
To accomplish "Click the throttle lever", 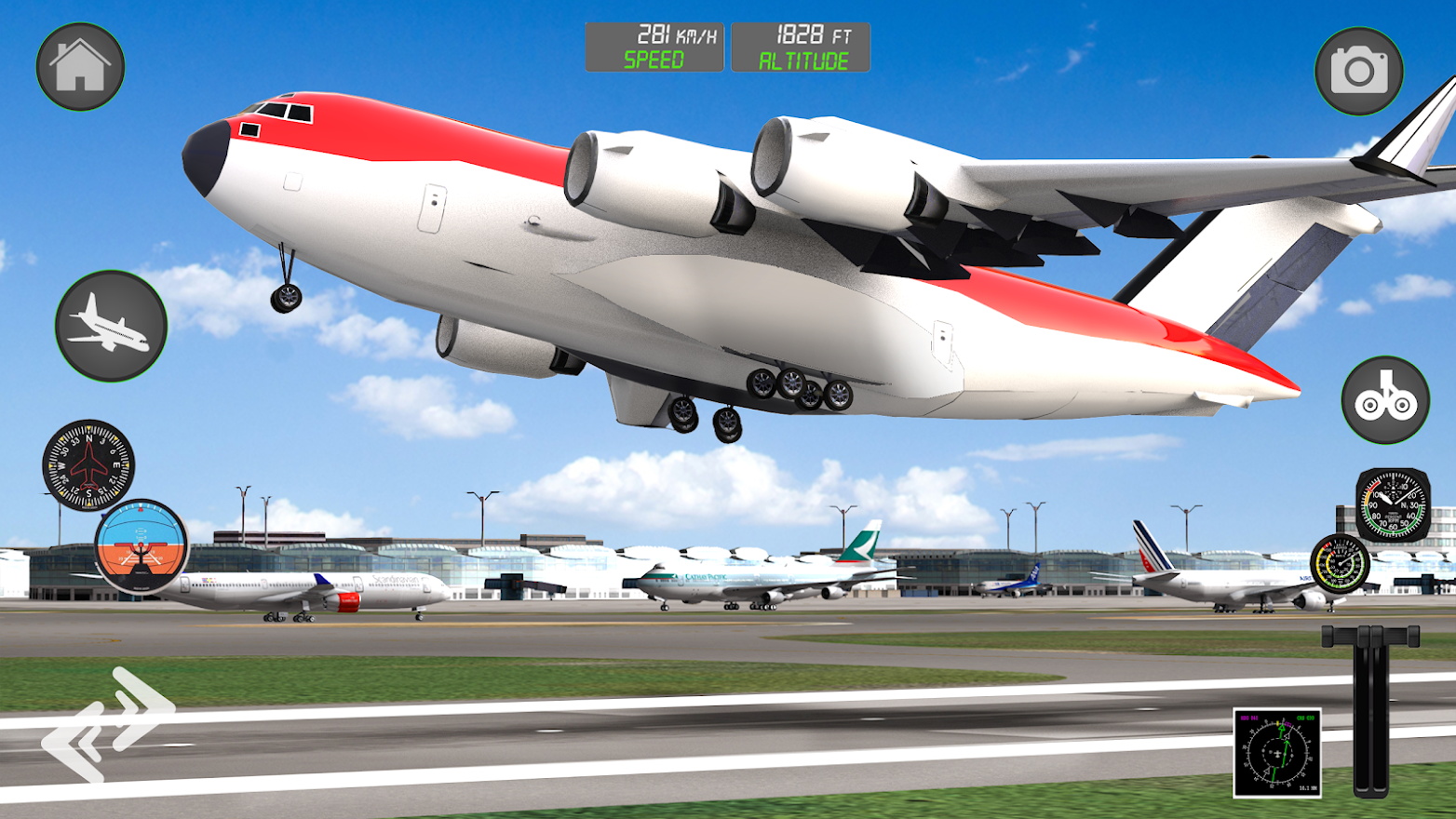I will point(1370,709).
